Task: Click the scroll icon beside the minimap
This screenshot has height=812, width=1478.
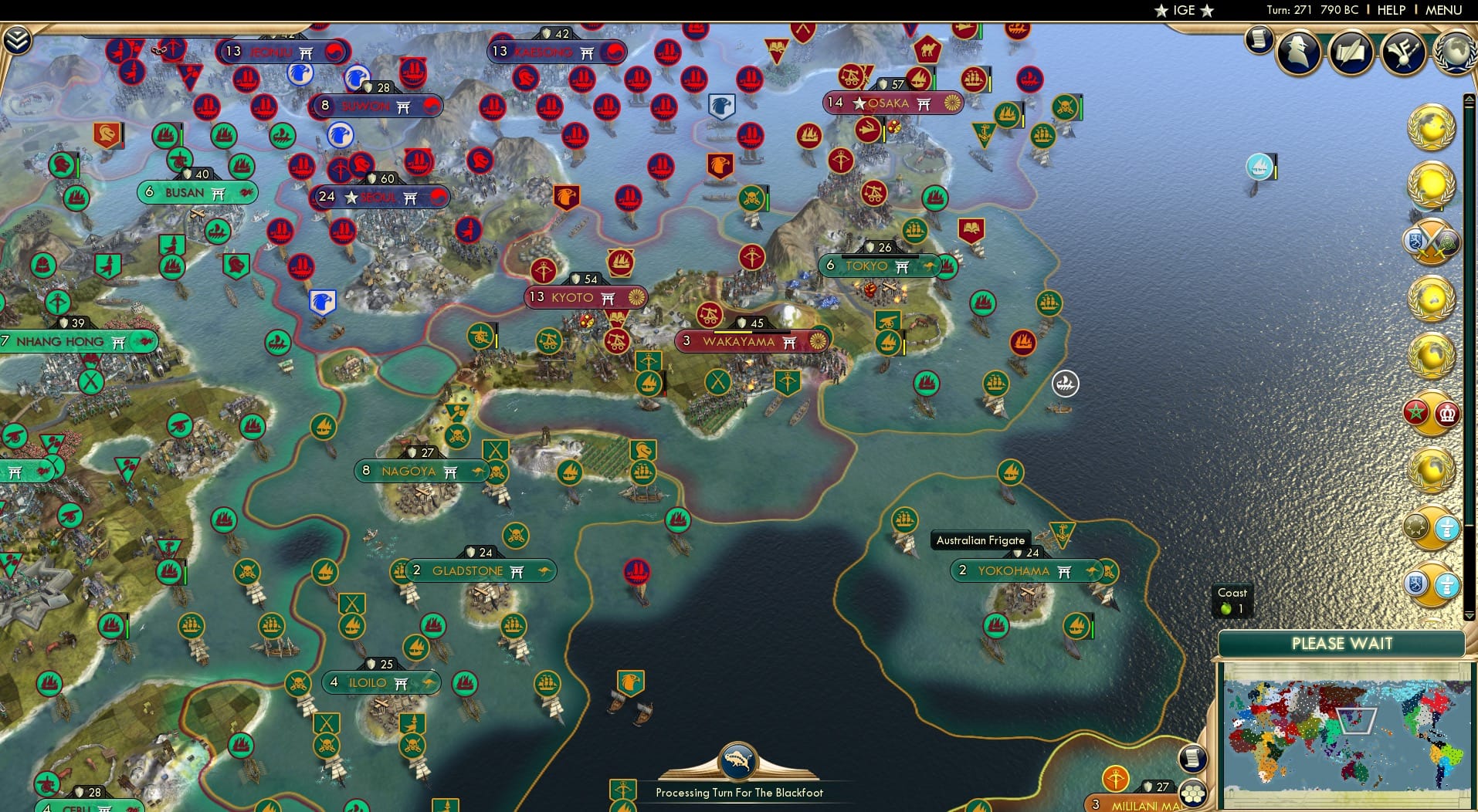Action: click(x=1192, y=758)
